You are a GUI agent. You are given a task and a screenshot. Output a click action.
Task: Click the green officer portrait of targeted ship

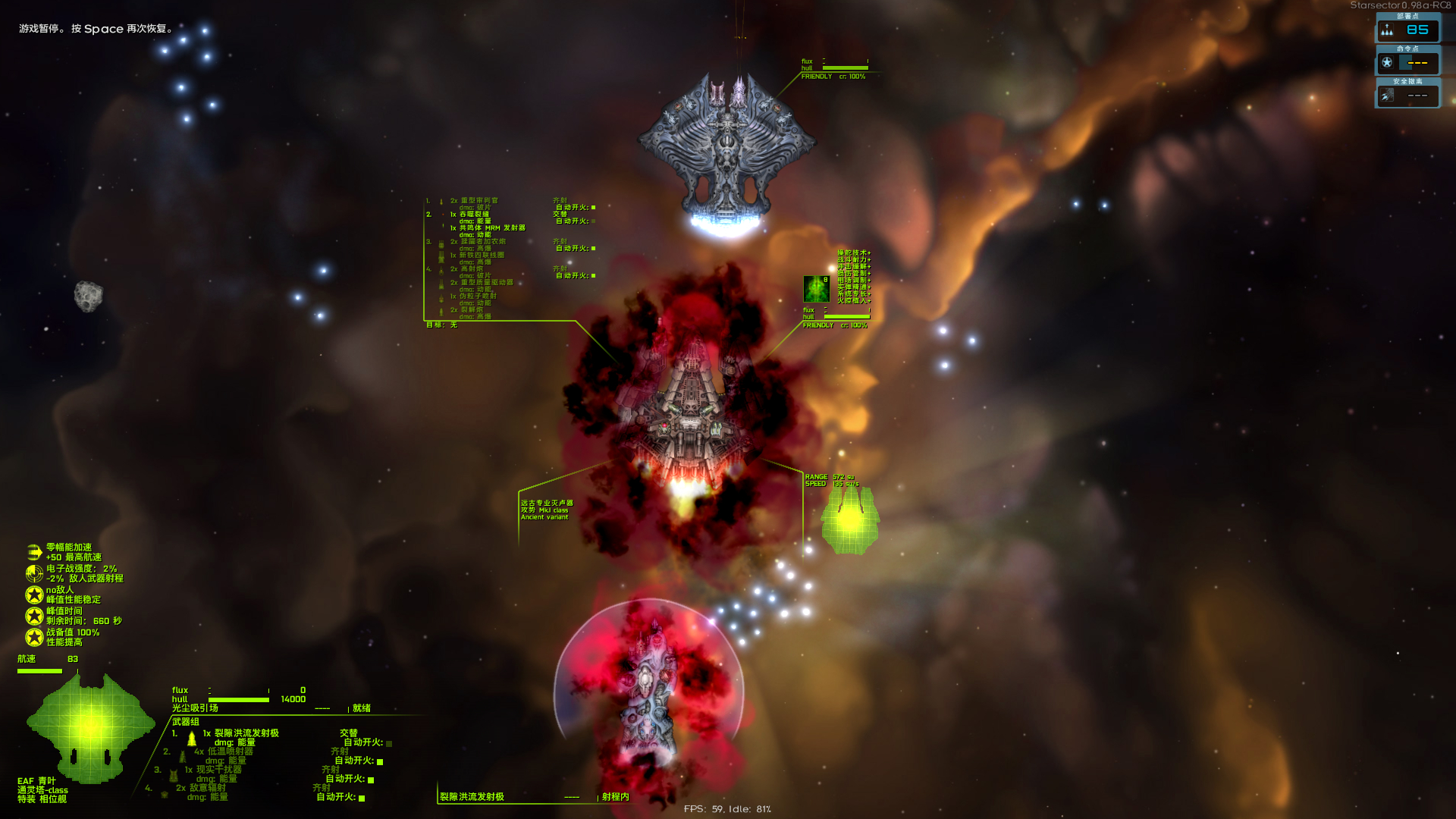816,289
